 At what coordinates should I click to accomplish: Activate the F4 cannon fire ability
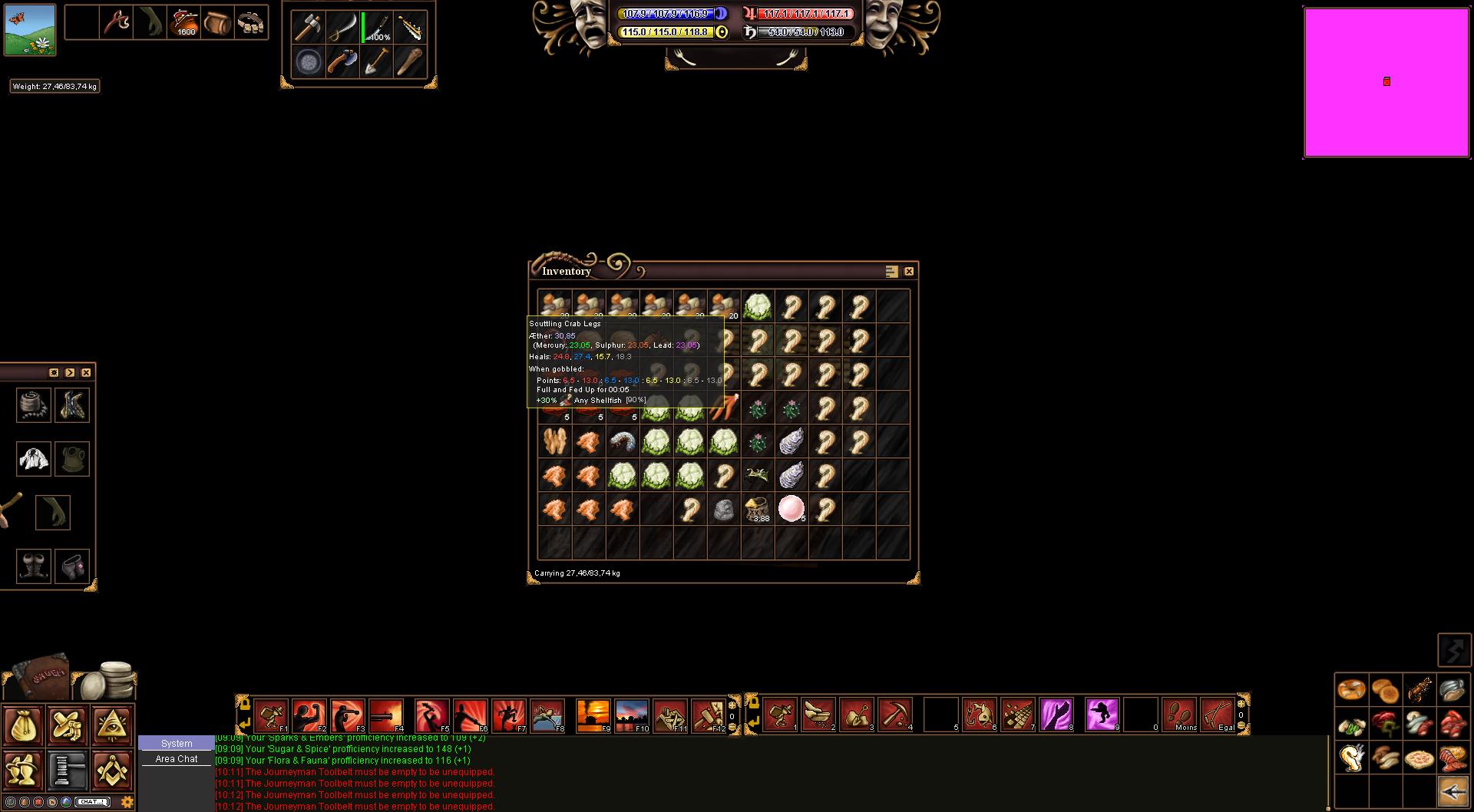tap(385, 715)
